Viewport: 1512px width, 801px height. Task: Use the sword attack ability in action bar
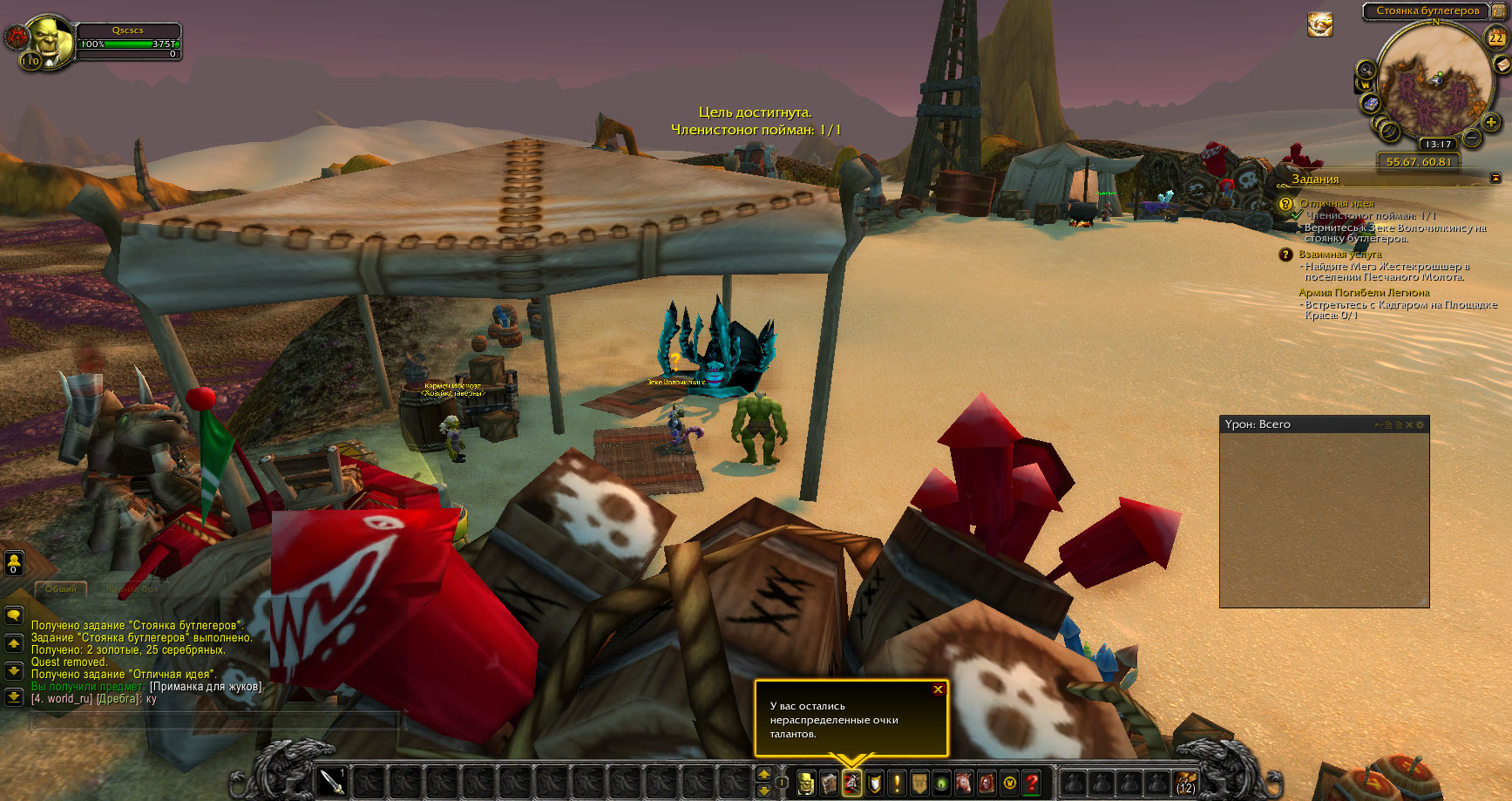tap(332, 782)
